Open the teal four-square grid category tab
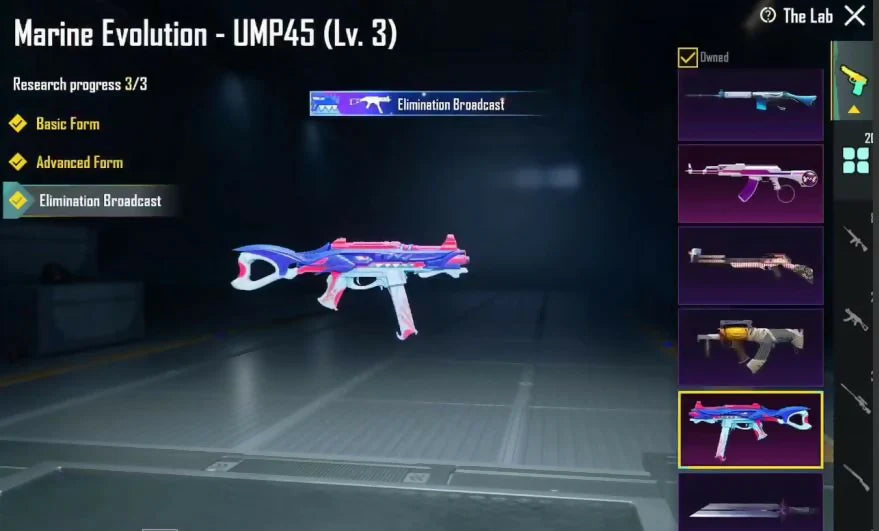Viewport: 879px width, 531px height. coord(855,160)
